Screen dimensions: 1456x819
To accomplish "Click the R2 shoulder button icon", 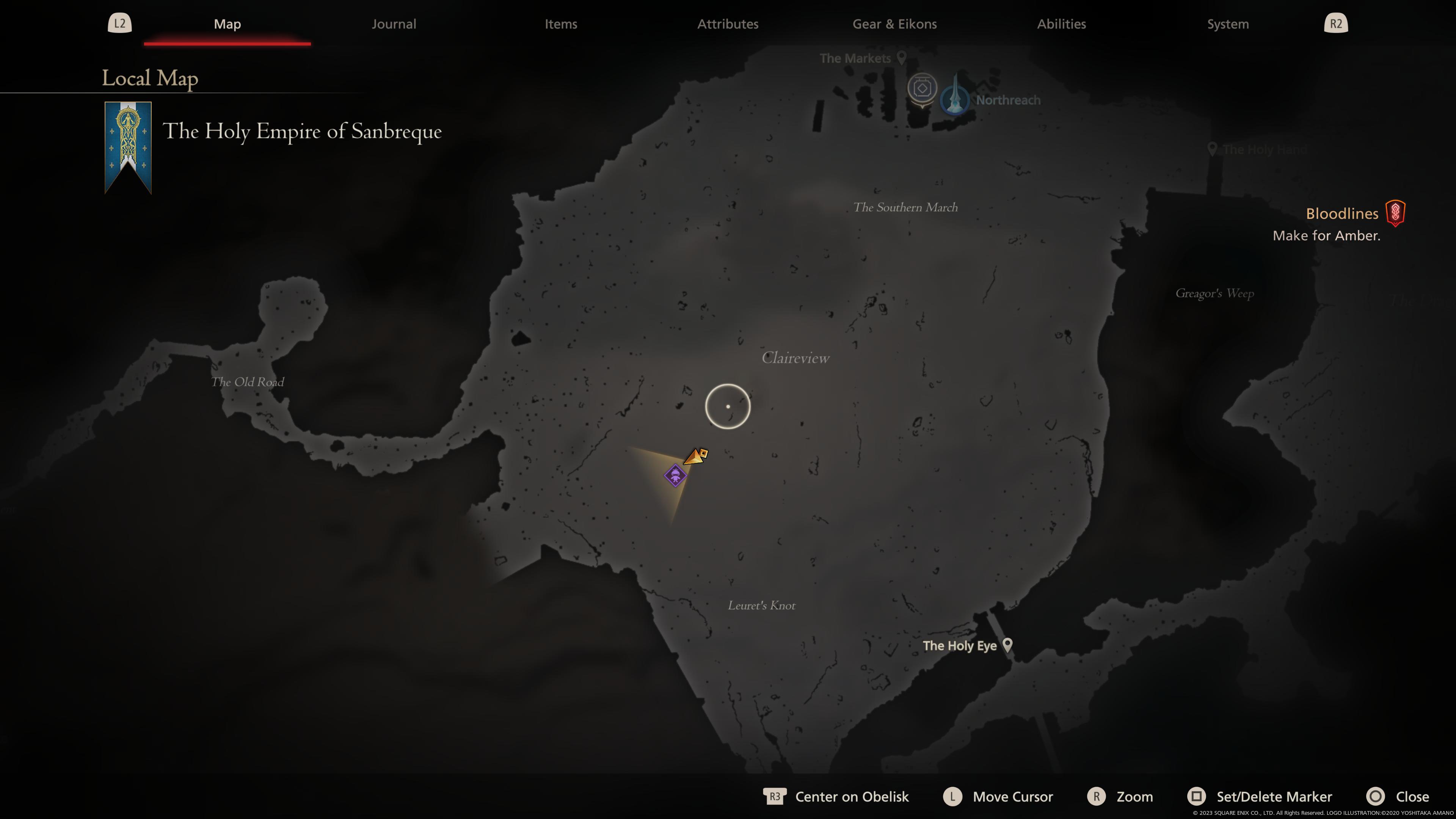I will click(1336, 23).
